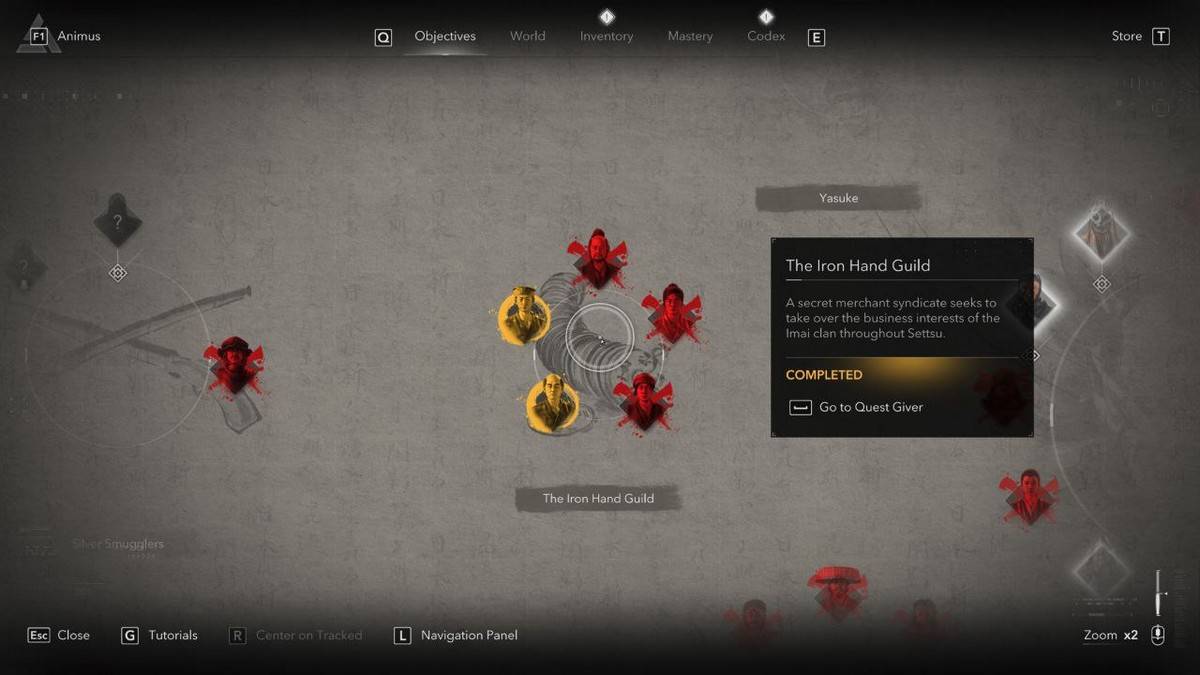Viewport: 1200px width, 675px height.
Task: Select the Silver Smugglers group label
Action: (x=118, y=544)
